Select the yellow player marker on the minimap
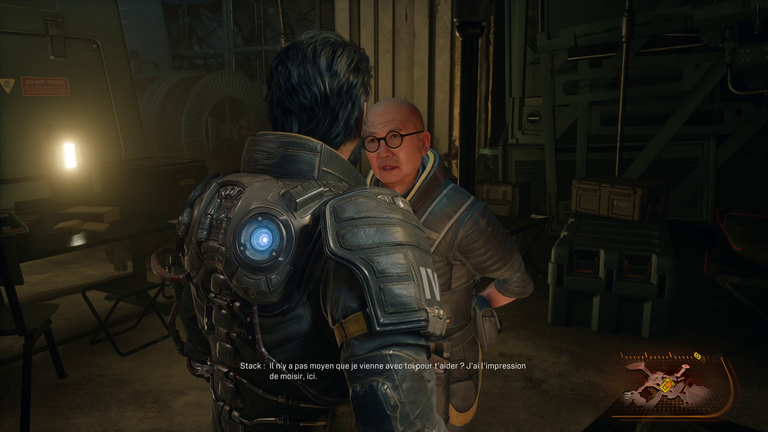The height and width of the screenshot is (432, 768). coord(667,385)
